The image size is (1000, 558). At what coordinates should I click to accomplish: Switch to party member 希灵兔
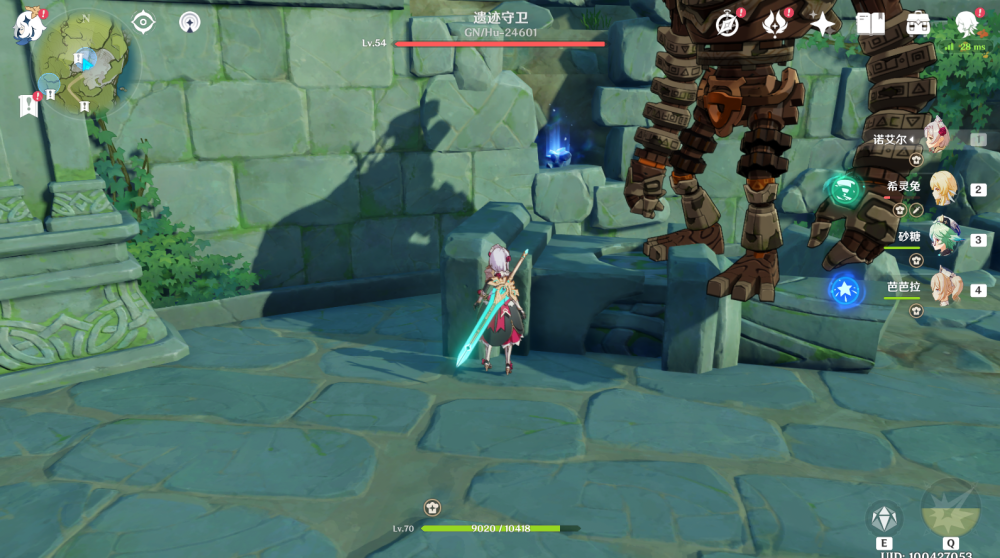(x=942, y=189)
